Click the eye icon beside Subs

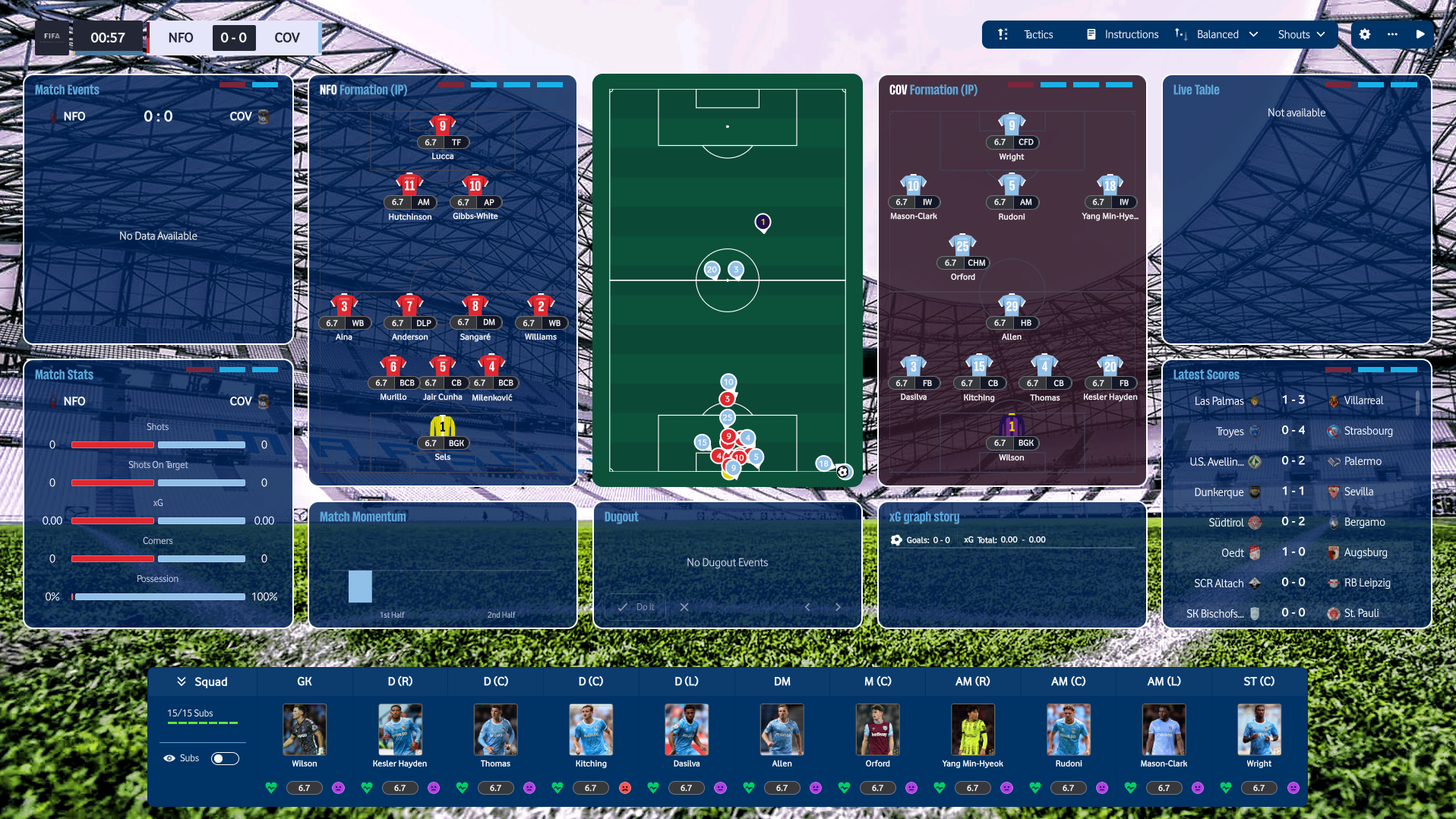click(169, 758)
